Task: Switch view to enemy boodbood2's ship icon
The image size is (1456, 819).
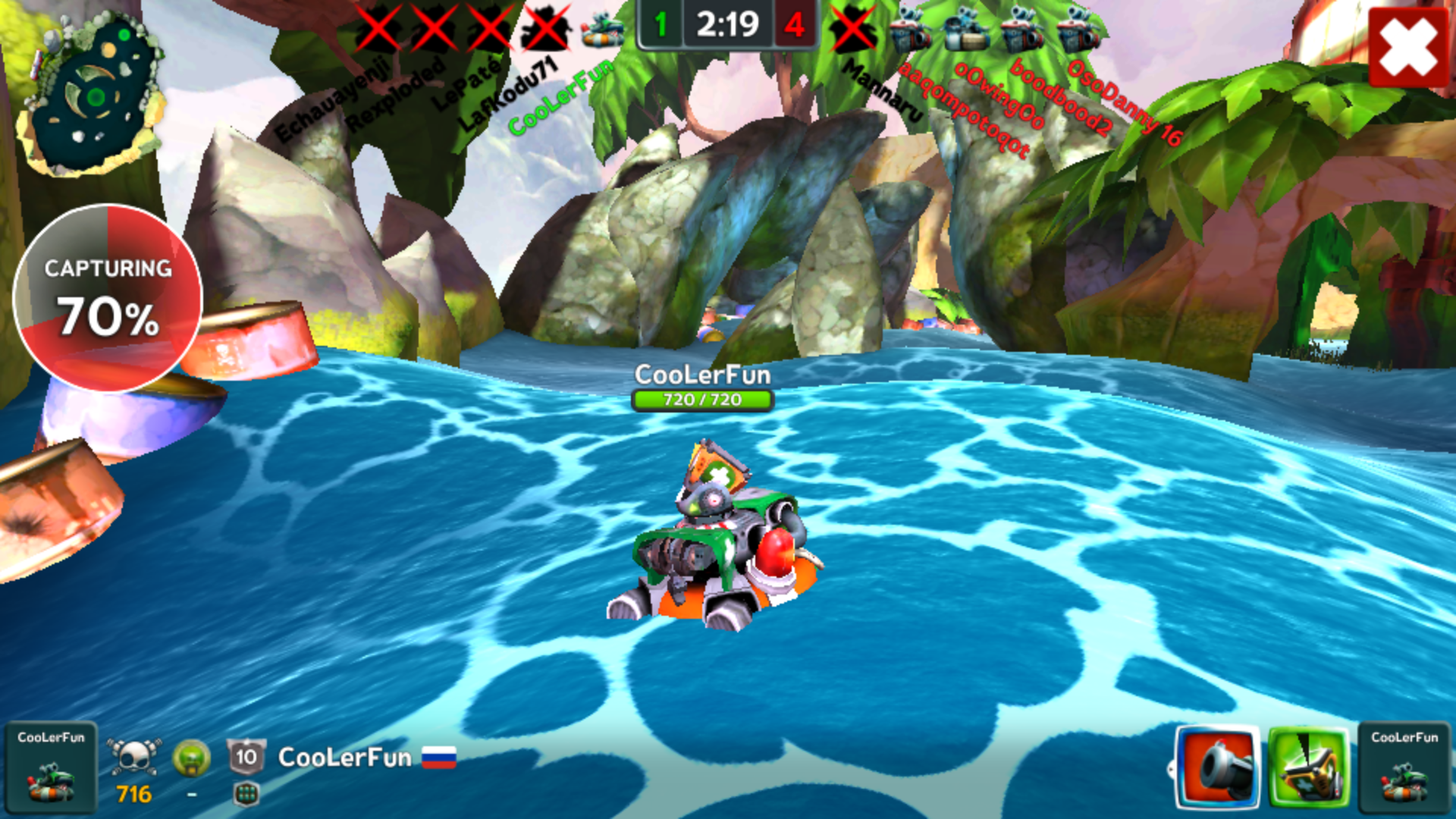Action: pyautogui.click(x=1022, y=30)
